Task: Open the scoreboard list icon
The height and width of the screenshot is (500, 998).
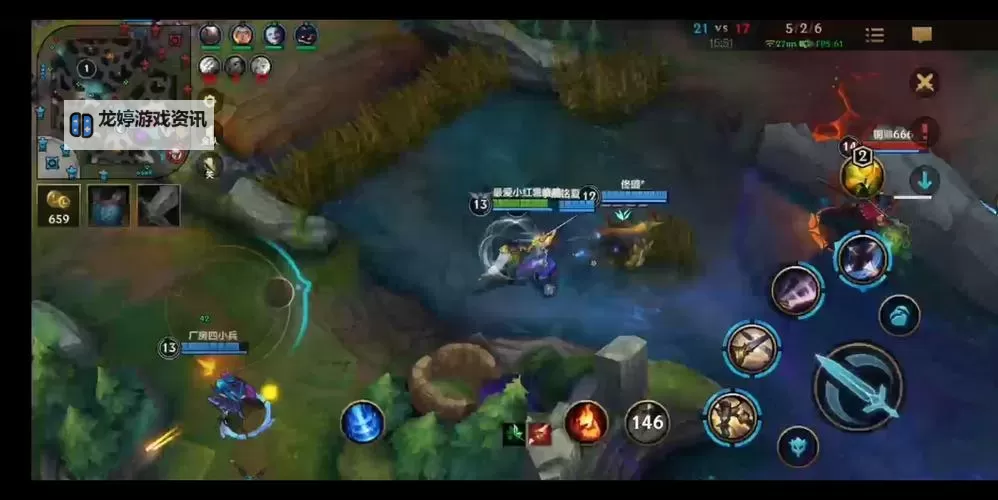Action: pyautogui.click(x=874, y=35)
